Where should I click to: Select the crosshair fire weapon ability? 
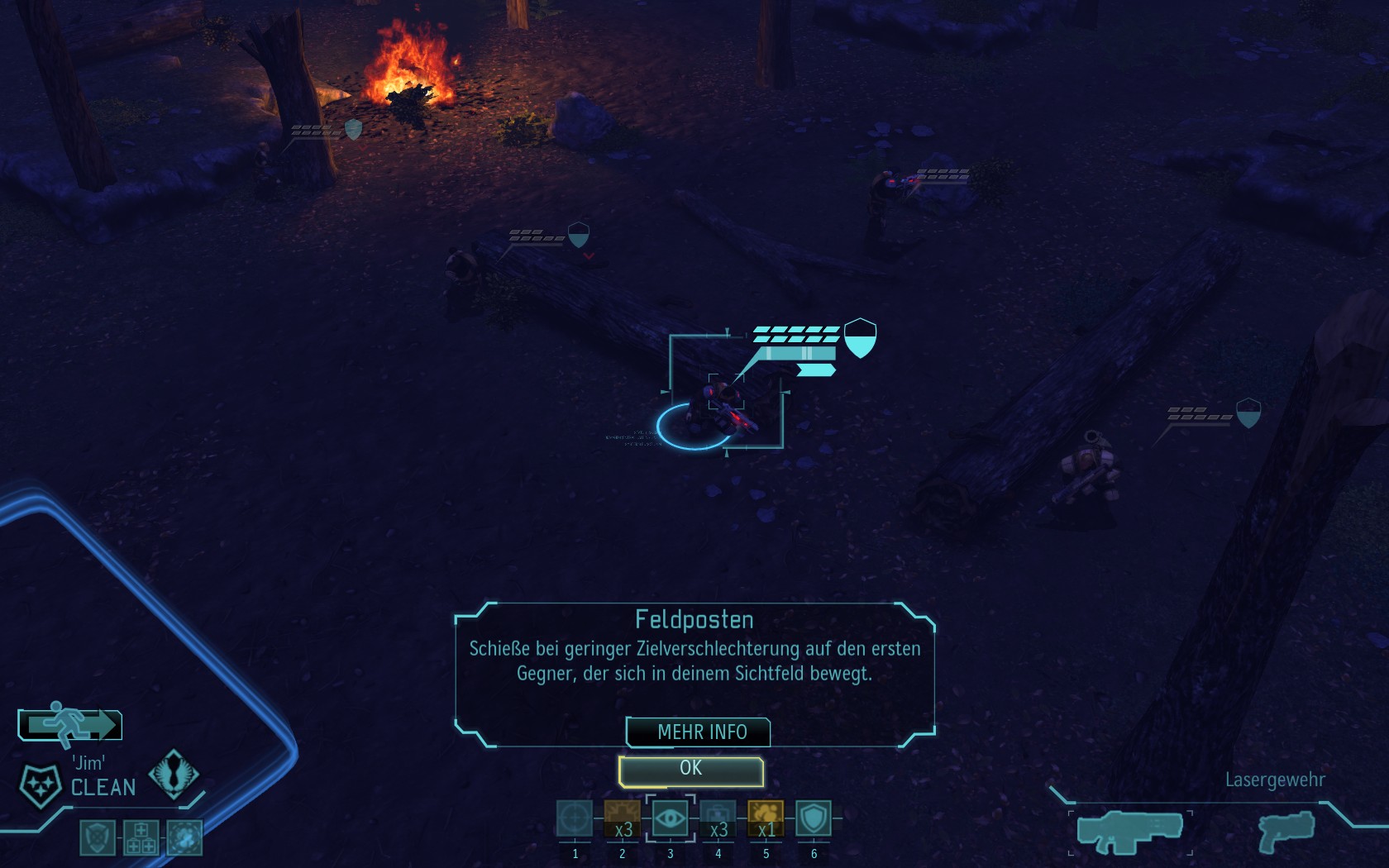[x=575, y=818]
